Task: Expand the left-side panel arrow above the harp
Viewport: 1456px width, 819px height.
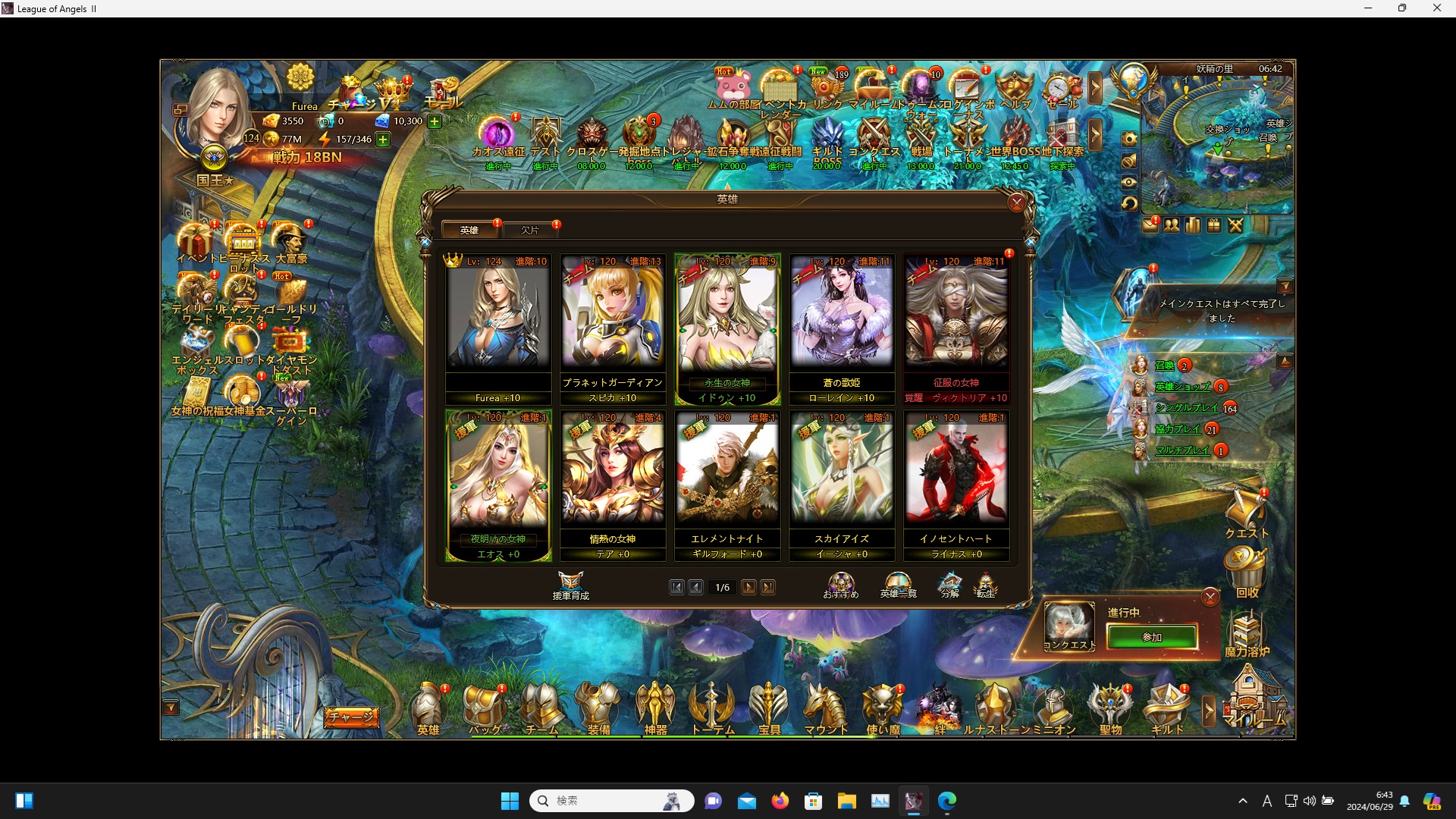Action: pos(170,705)
